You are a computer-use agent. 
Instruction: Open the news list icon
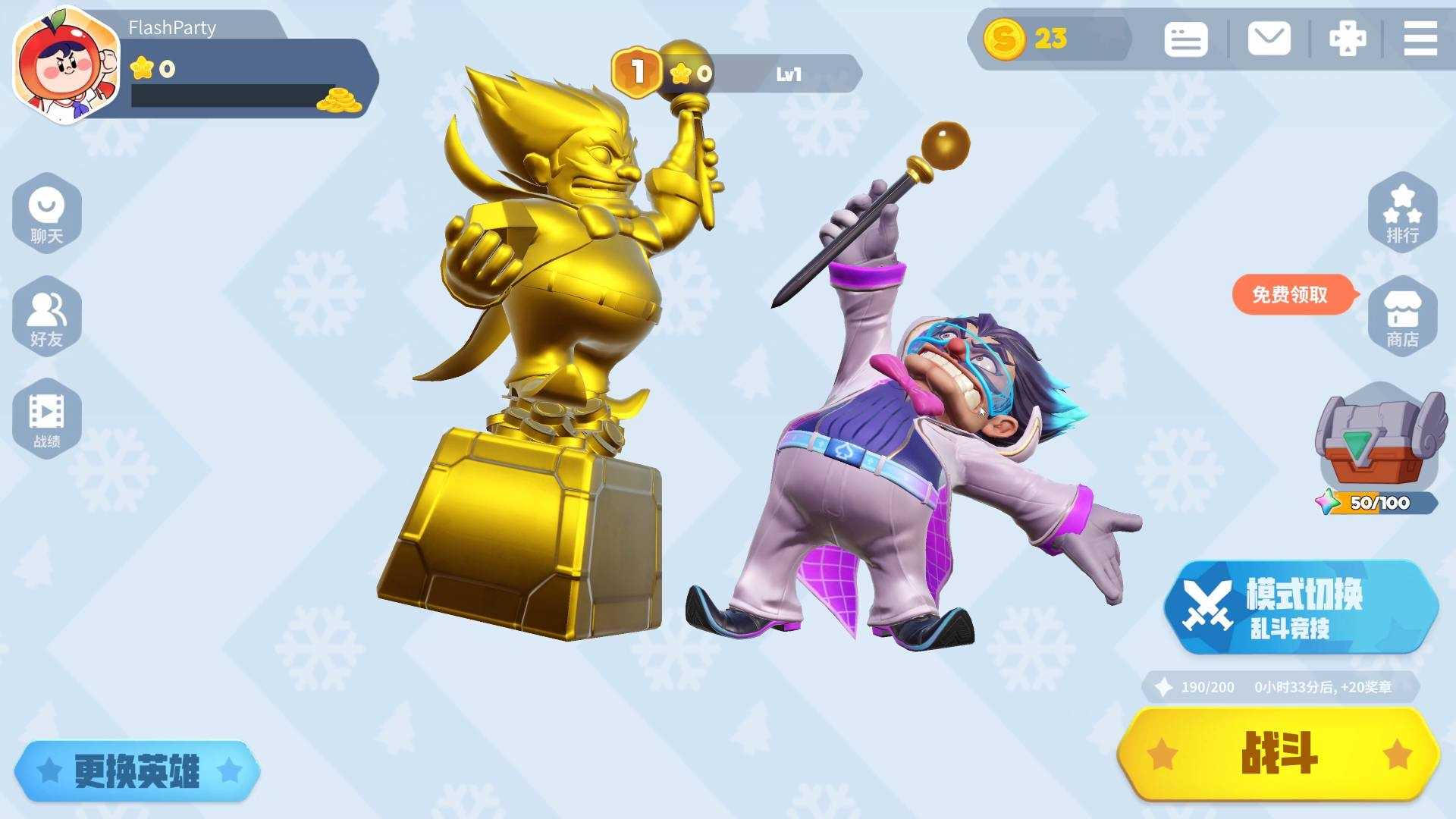coord(1185,39)
